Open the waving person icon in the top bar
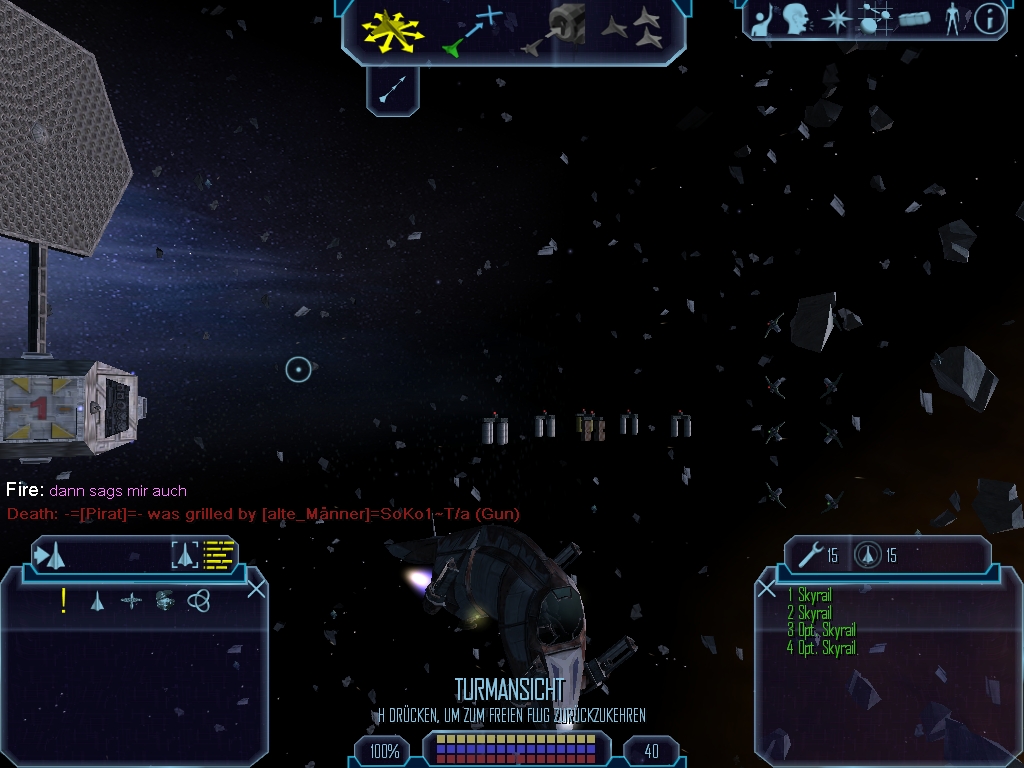1024x768 pixels. coord(762,19)
